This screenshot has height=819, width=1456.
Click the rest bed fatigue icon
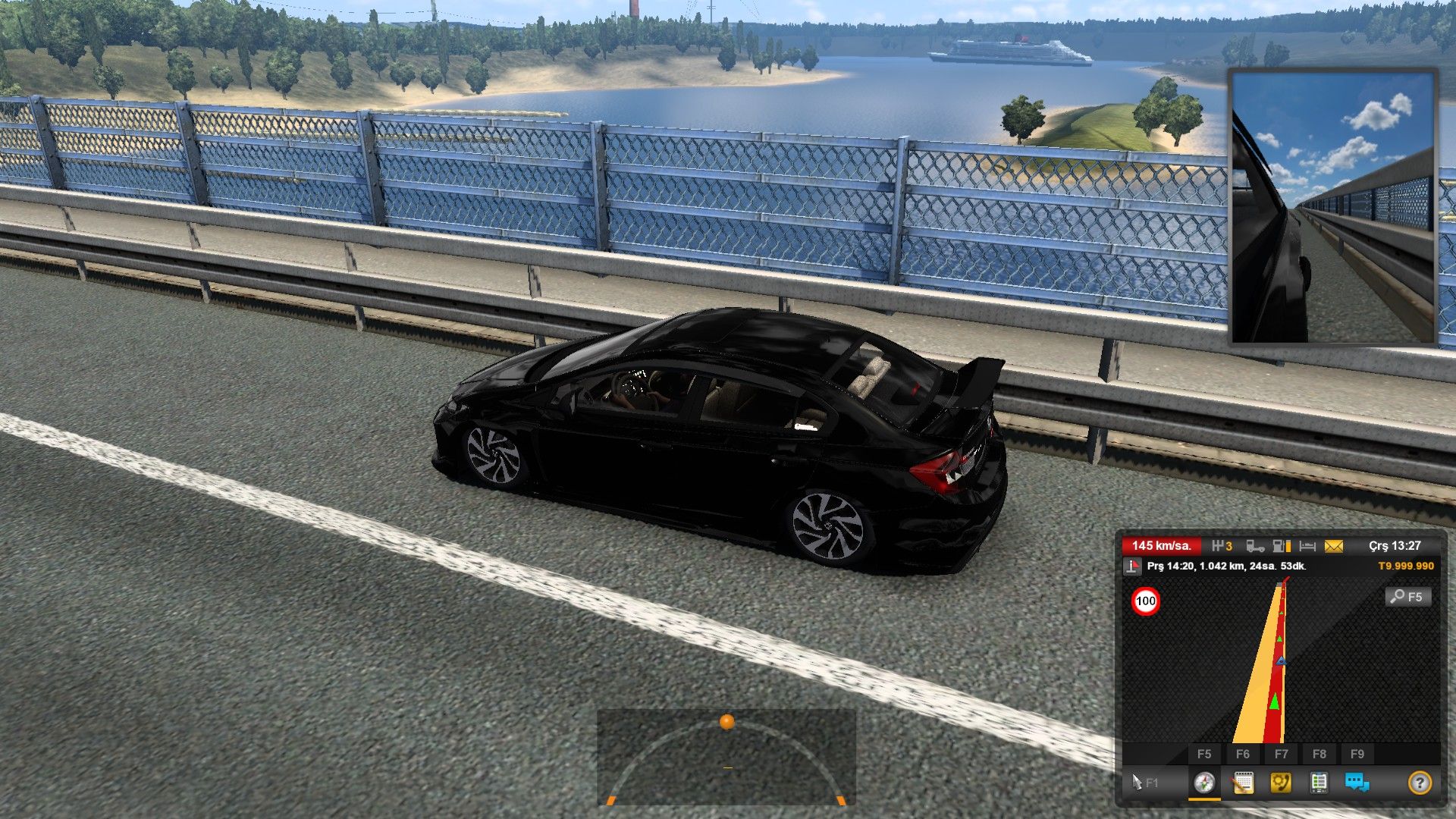[x=1307, y=546]
